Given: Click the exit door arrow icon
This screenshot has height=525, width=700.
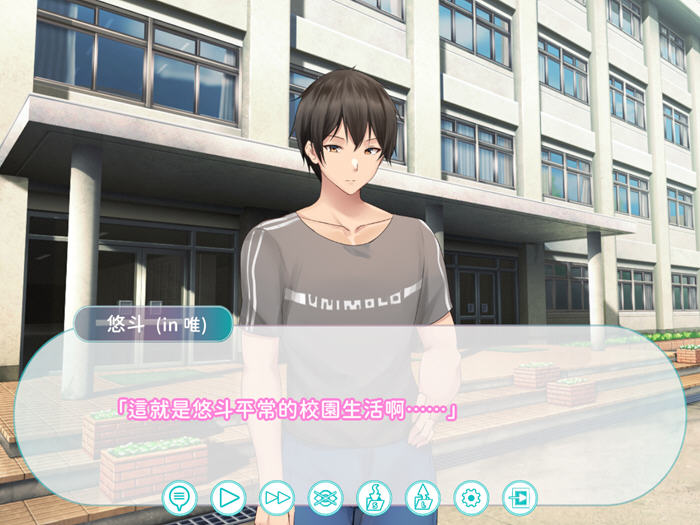Looking at the screenshot, I should [x=519, y=496].
